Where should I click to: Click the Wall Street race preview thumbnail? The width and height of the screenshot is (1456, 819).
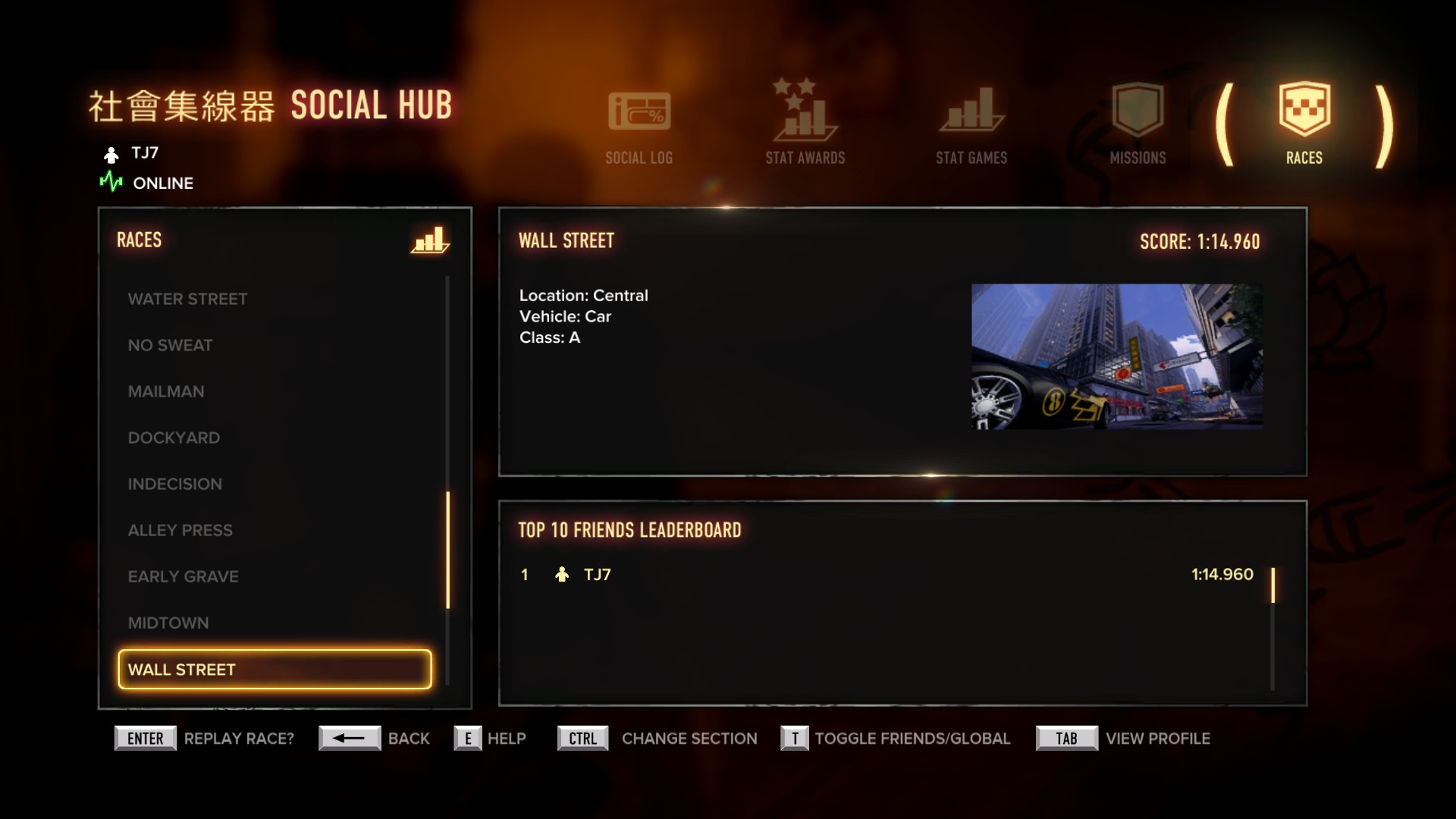1116,356
